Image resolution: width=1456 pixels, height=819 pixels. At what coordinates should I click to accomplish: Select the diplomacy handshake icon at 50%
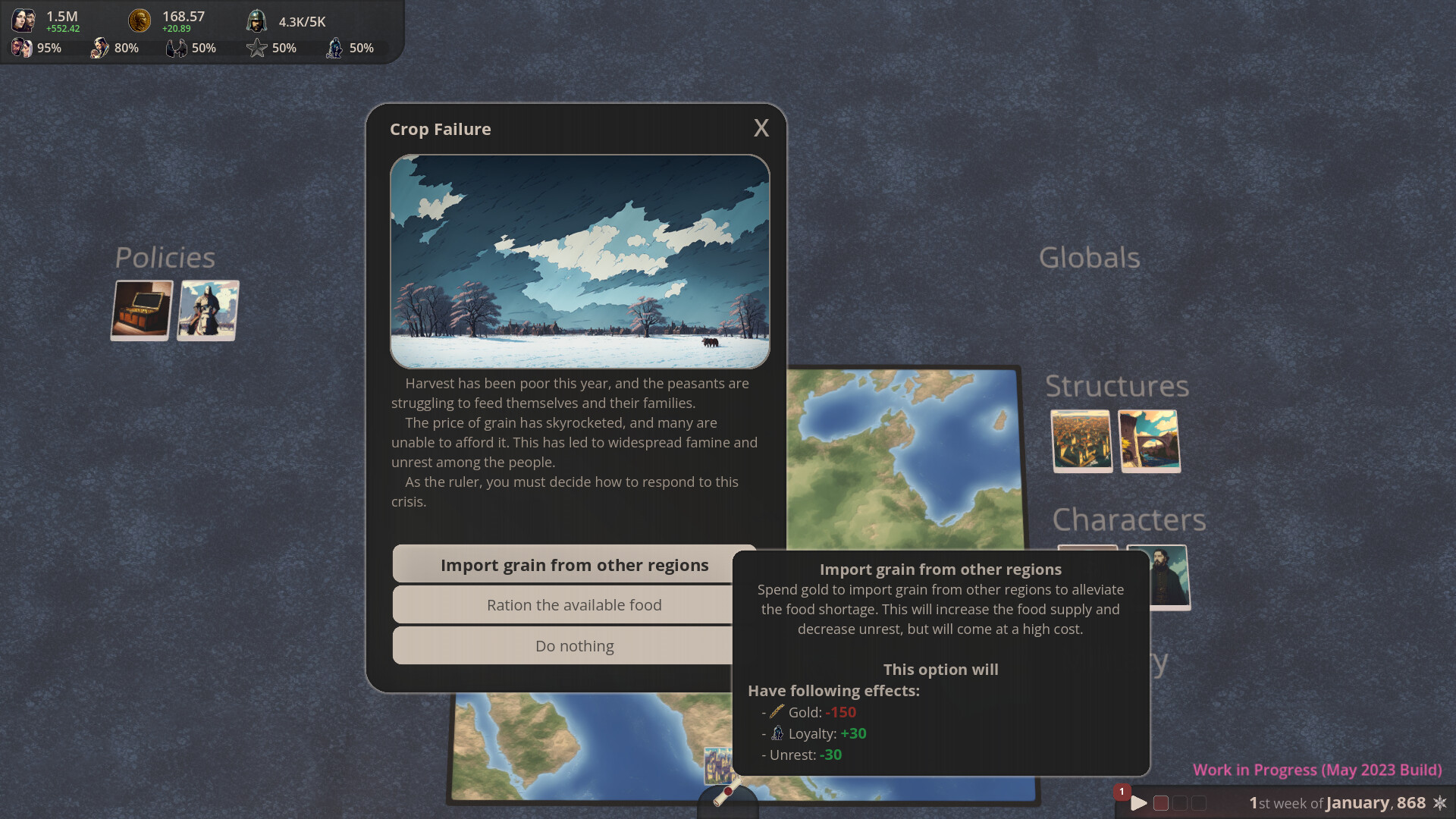(176, 48)
